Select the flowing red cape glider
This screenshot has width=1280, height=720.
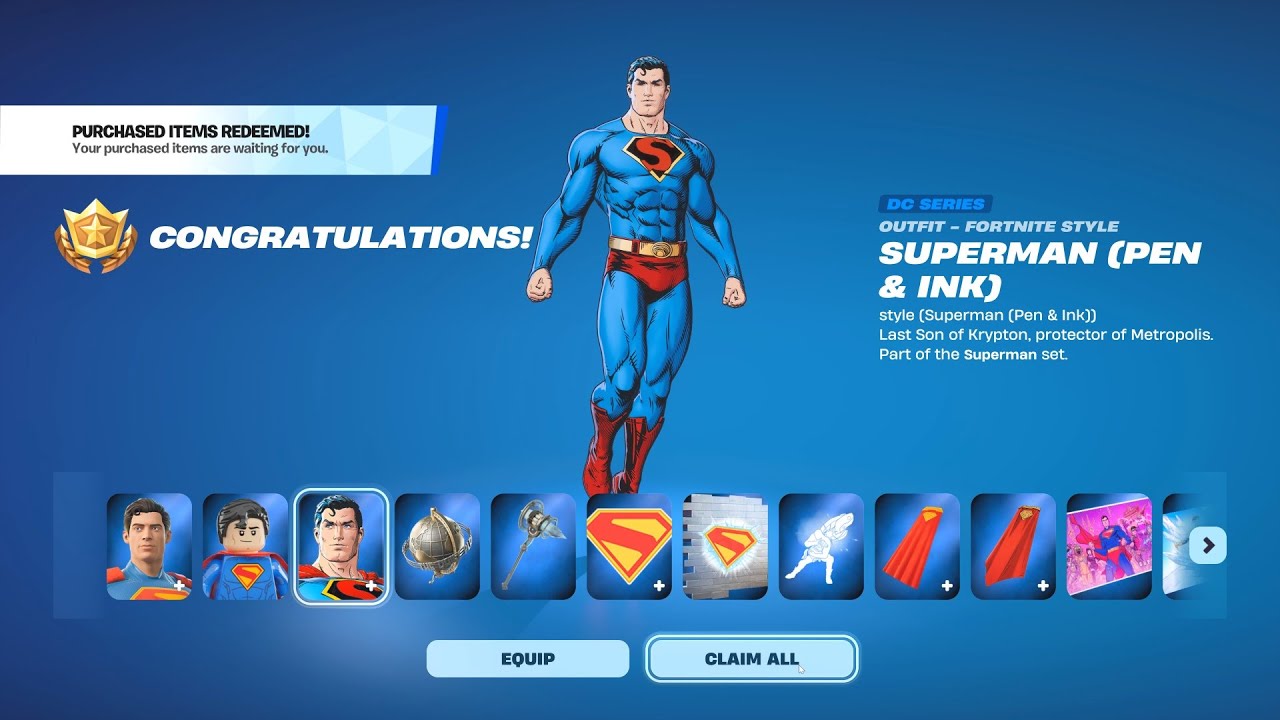click(x=916, y=545)
